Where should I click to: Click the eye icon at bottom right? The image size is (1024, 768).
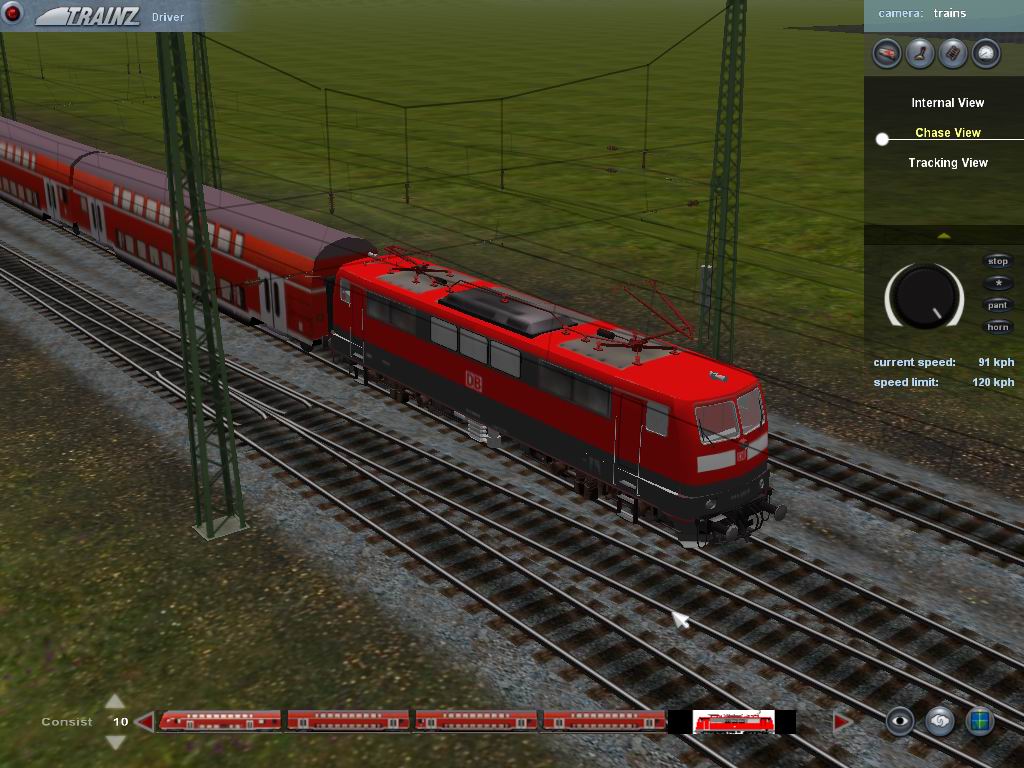pyautogui.click(x=900, y=721)
